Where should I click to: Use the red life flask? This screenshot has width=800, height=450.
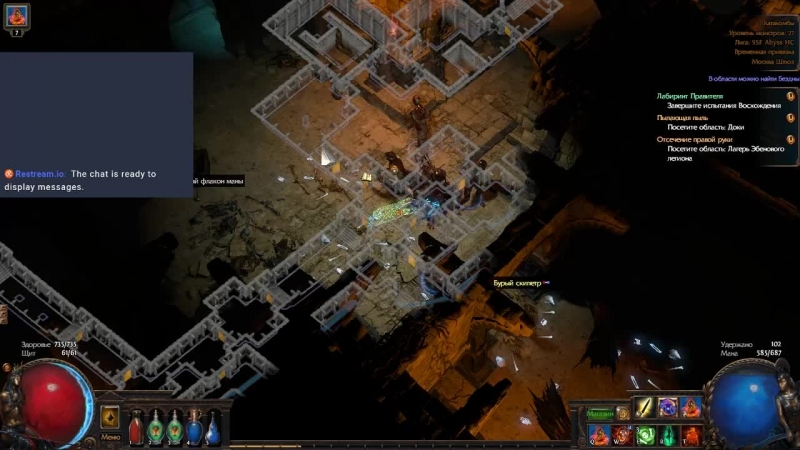pos(136,430)
